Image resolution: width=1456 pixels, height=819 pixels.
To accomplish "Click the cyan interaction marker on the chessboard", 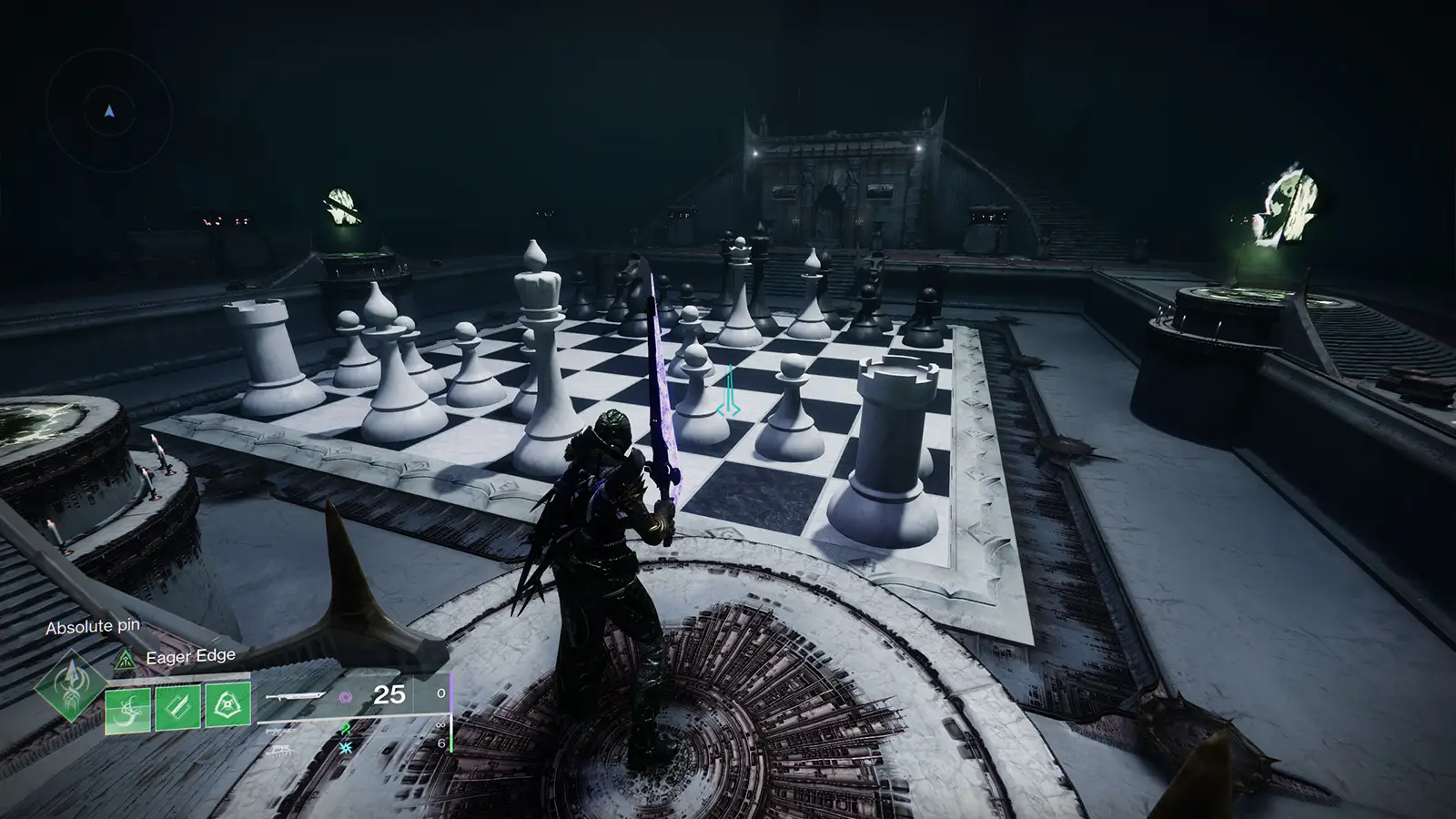I will point(728,391).
